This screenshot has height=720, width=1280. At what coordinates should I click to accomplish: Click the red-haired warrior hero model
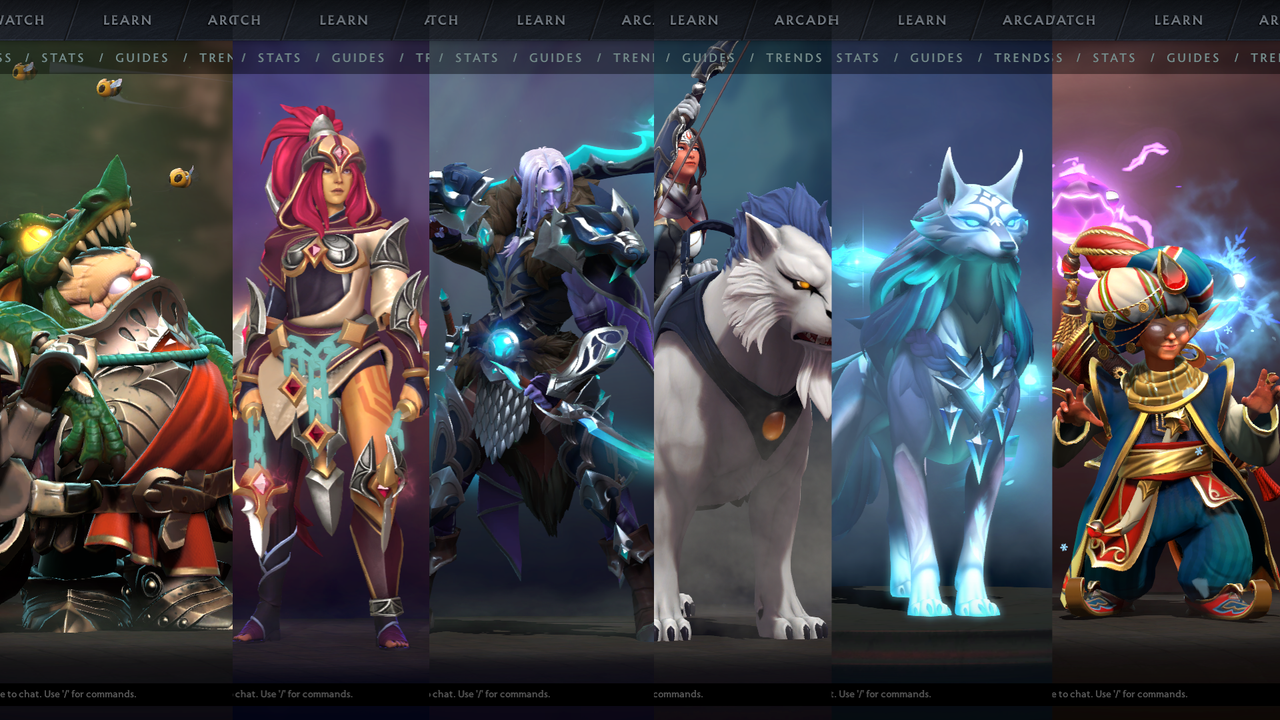(x=330, y=350)
